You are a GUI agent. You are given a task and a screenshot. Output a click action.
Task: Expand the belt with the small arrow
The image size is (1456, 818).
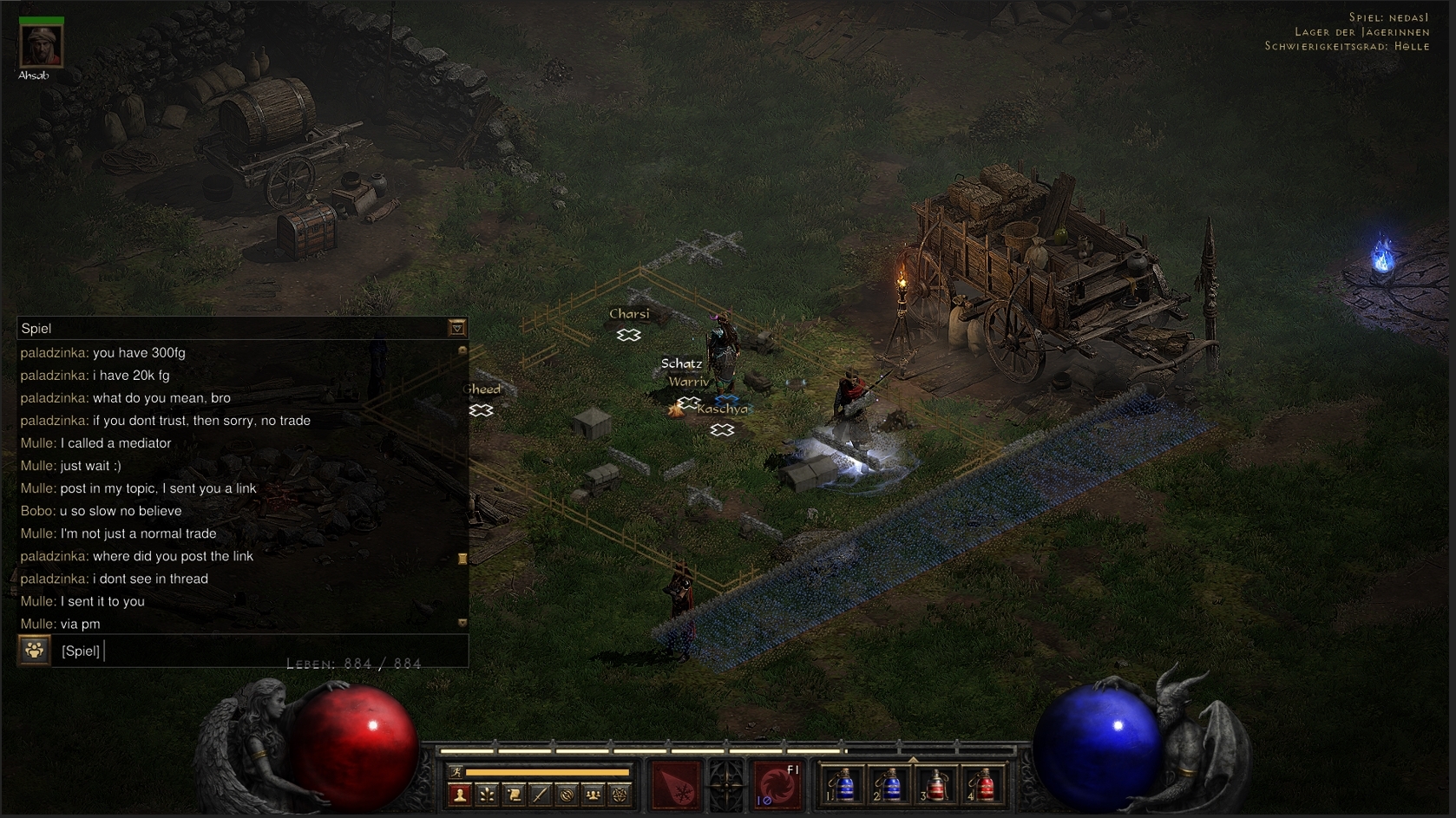(913, 759)
